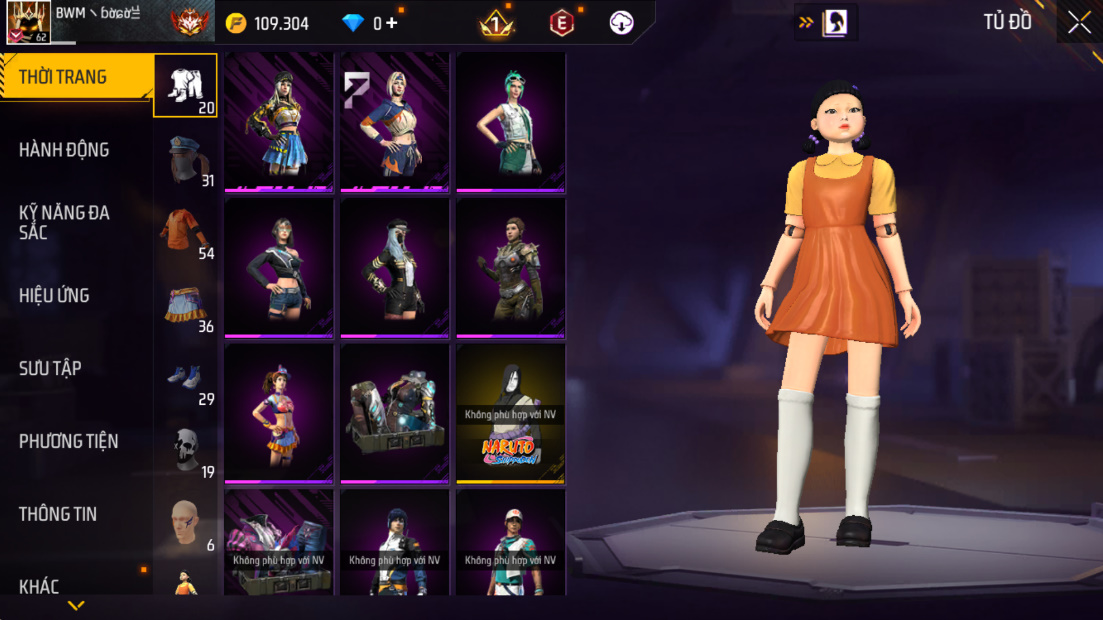This screenshot has width=1103, height=620.
Task: Open the KỸ NĂNG ĐA SẮC category
Action: point(64,222)
